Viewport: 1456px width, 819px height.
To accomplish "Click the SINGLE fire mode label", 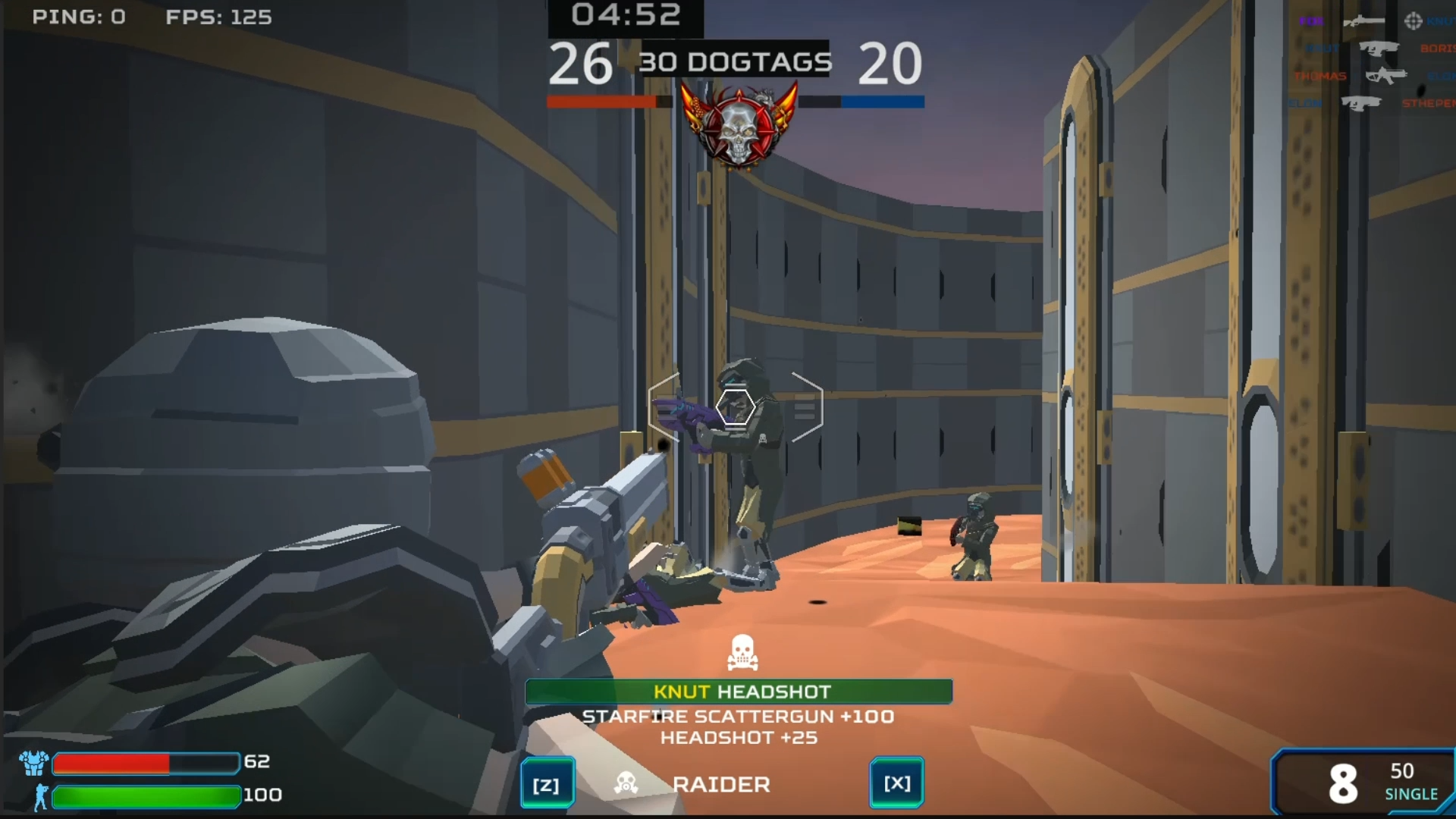I will pos(1411,795).
